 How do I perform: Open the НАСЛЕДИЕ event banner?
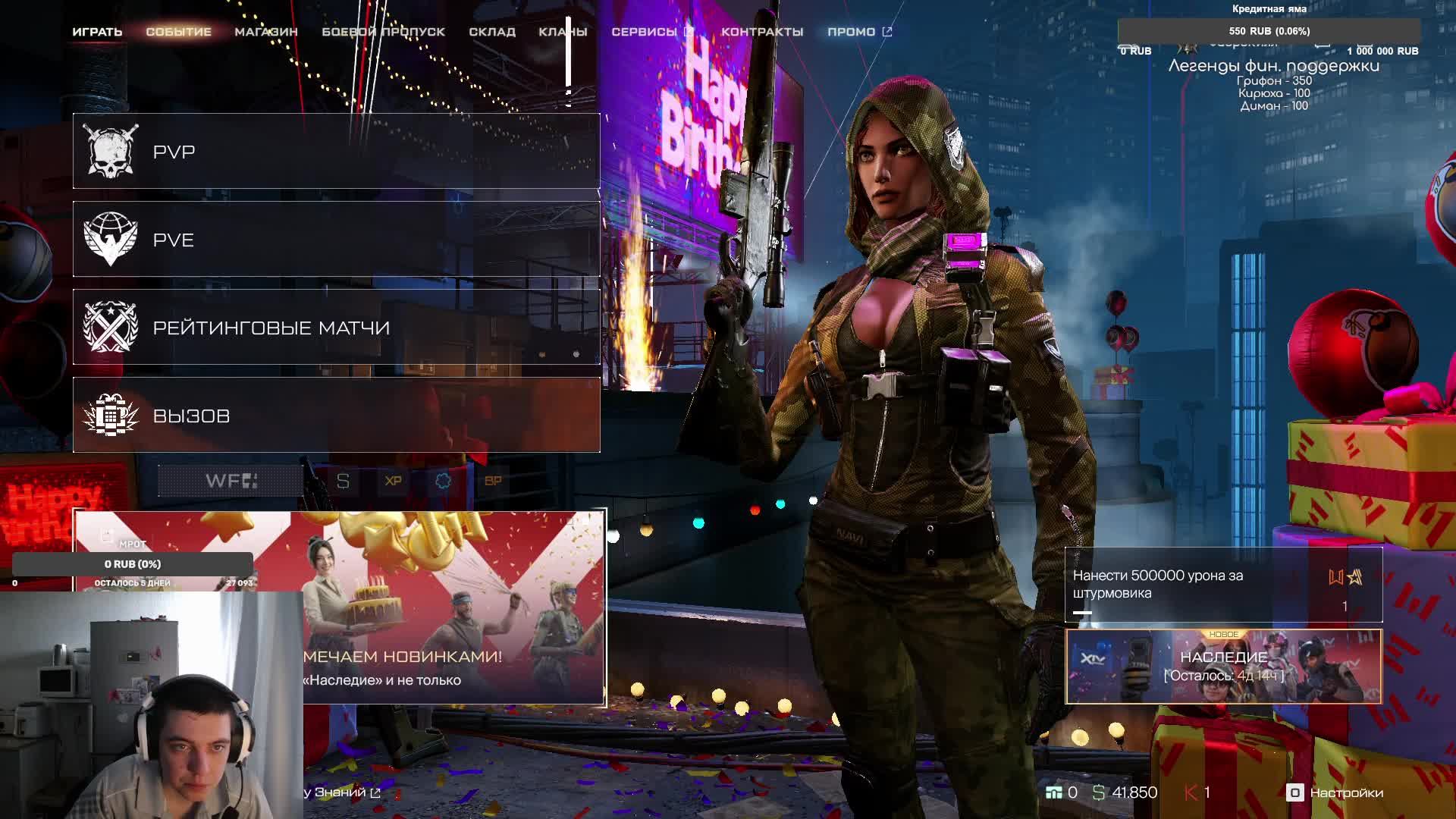click(1223, 667)
